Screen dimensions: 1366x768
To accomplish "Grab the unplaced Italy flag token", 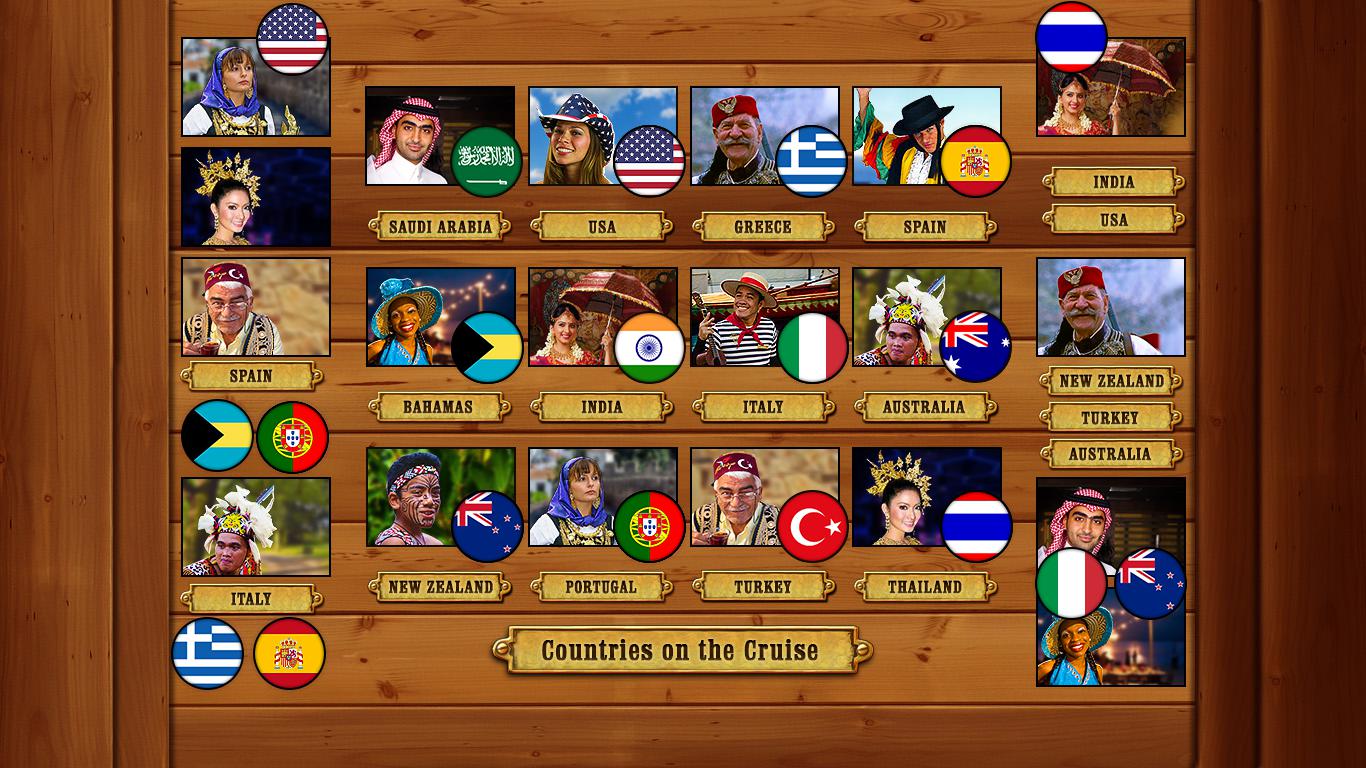I will click(x=1071, y=583).
